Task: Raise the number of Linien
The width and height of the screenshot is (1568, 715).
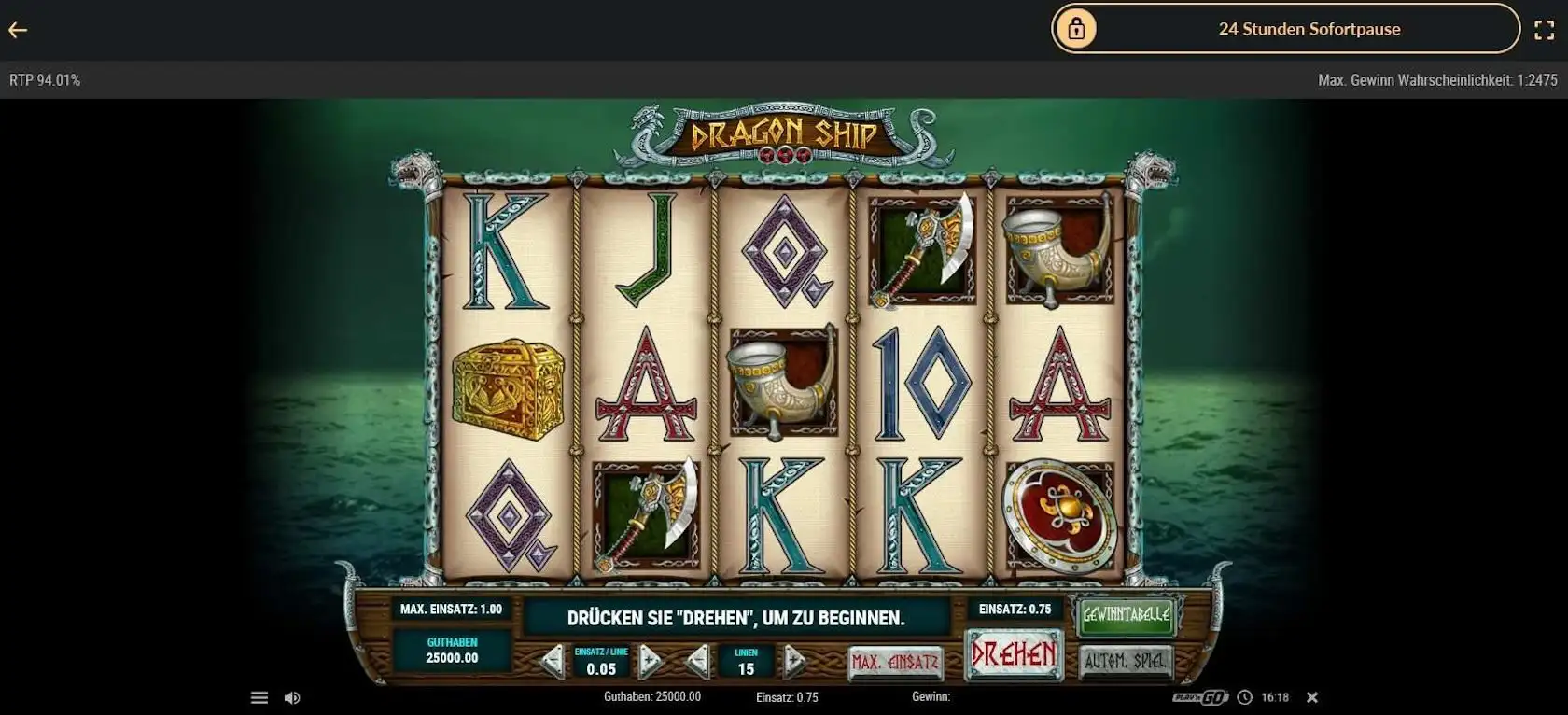Action: (x=794, y=662)
